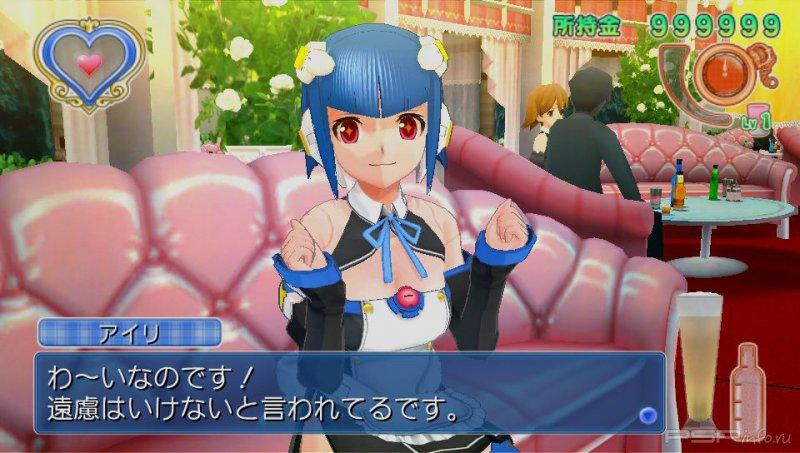
Task: Select the pink bottle icon
Action: pos(751,387)
